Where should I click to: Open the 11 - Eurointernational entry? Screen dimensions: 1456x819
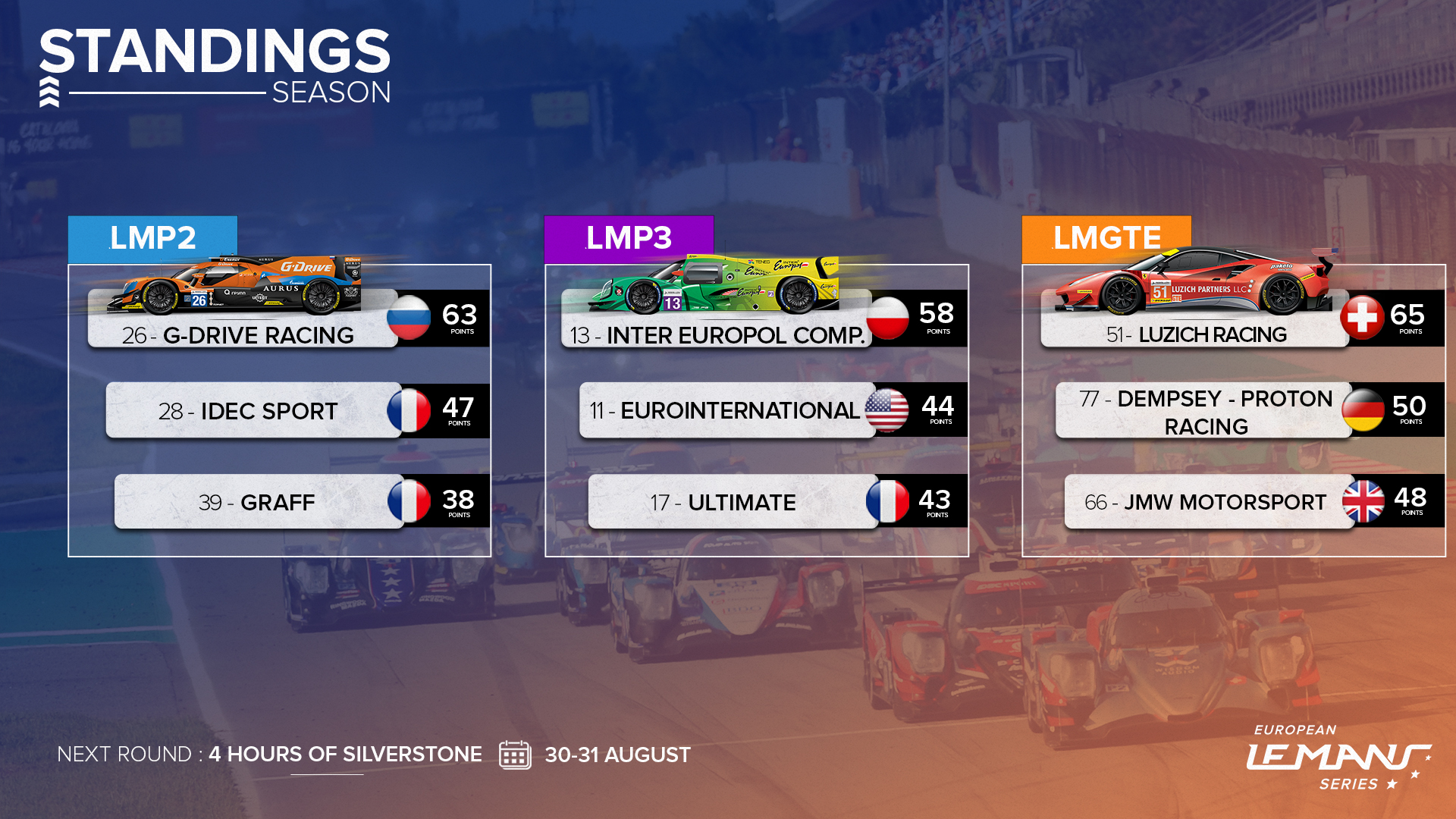point(724,411)
